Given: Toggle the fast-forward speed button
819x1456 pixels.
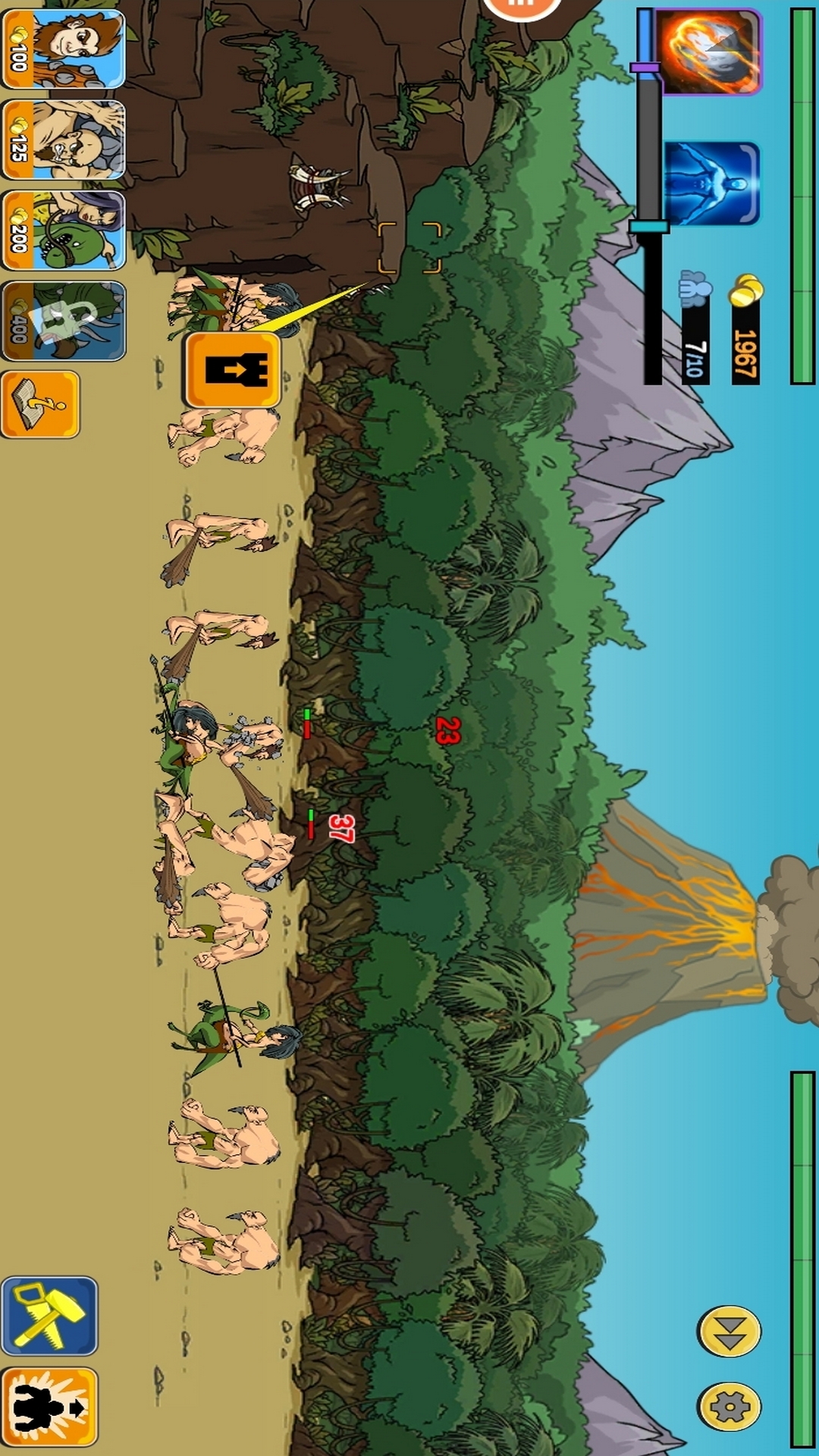Looking at the screenshot, I should coord(729,1331).
